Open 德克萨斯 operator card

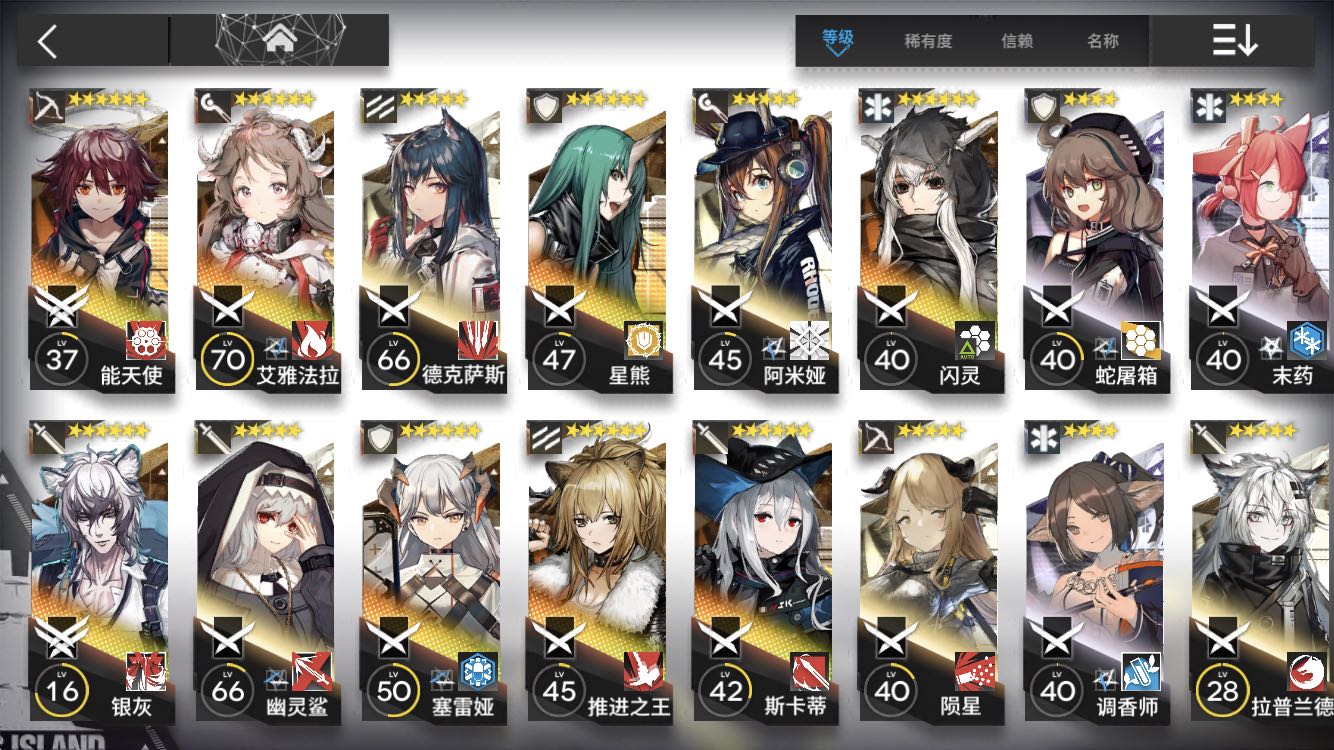432,240
